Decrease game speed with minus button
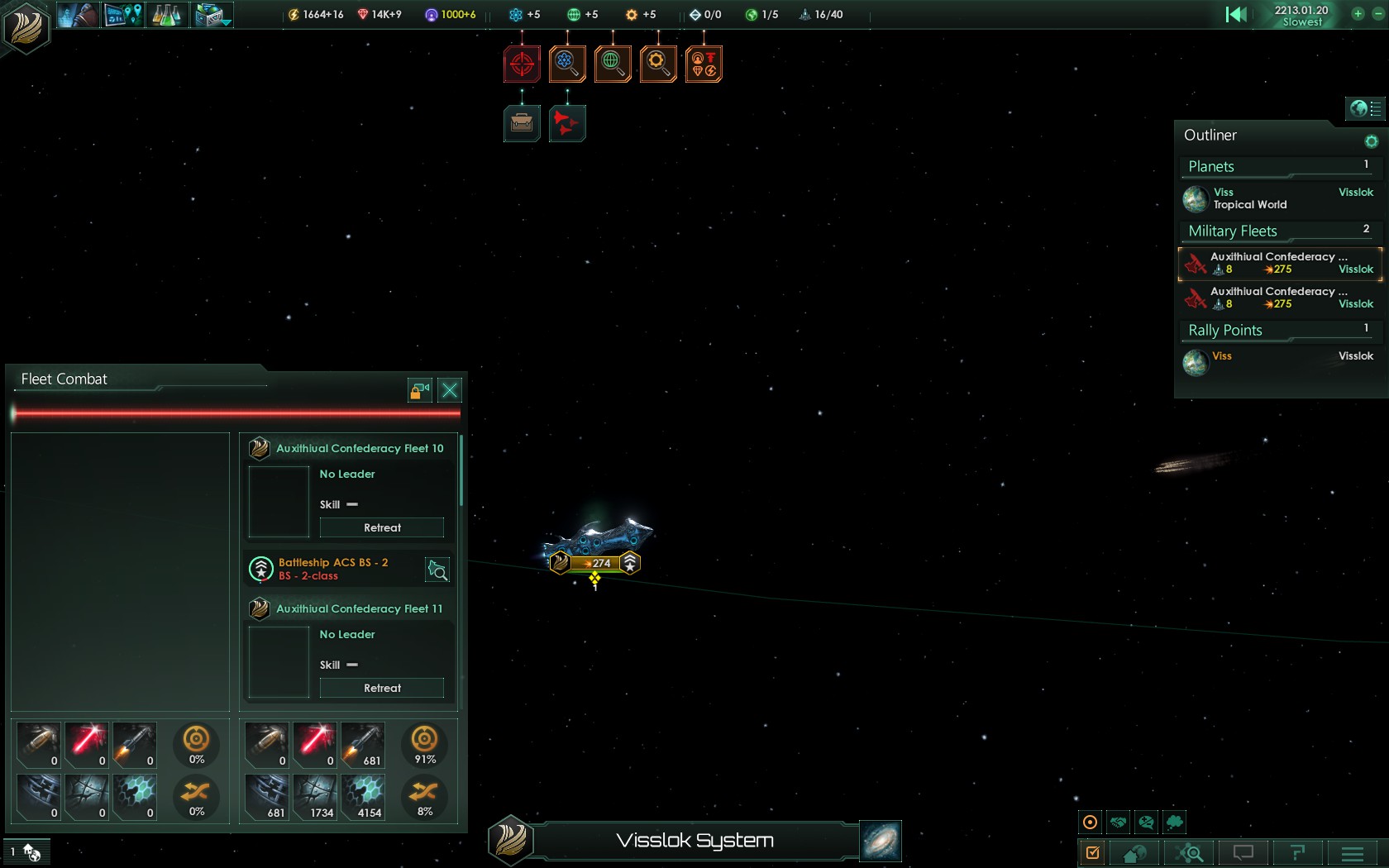 pos(1375,13)
